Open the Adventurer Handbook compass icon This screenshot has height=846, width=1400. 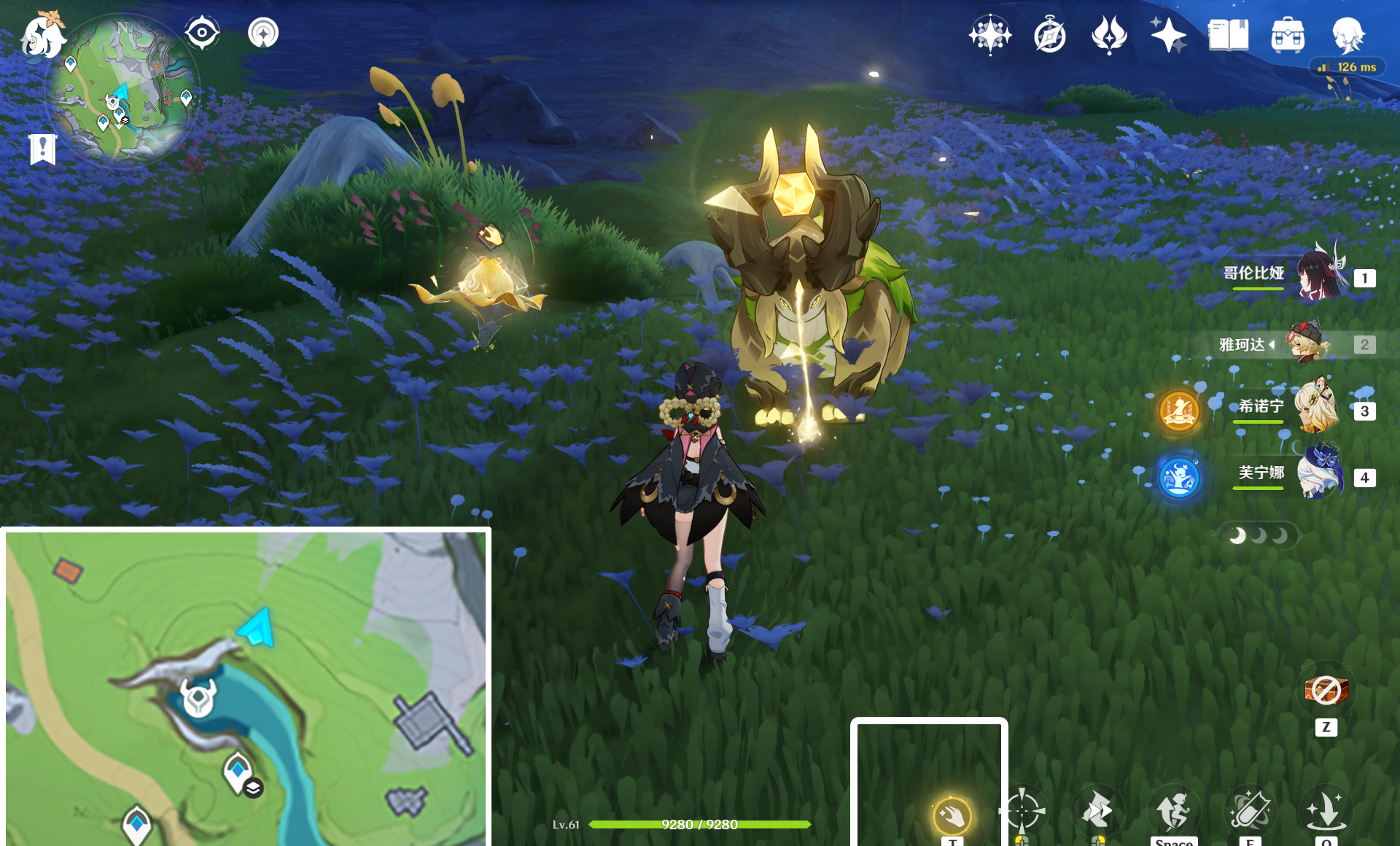[1049, 35]
